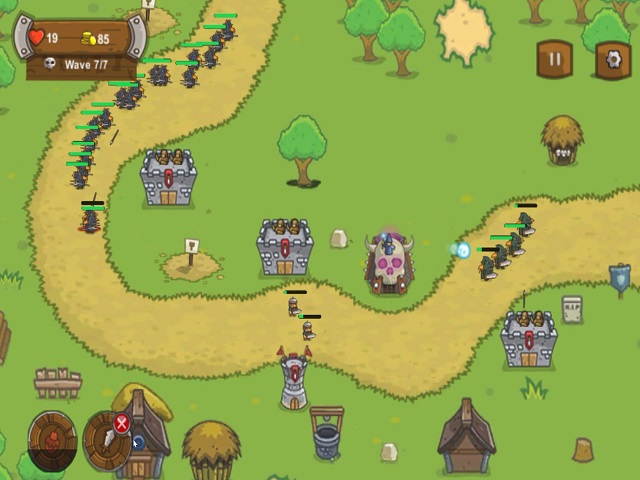Select the sword reinforcements ability
This screenshot has width=640, height=480.
point(103,441)
